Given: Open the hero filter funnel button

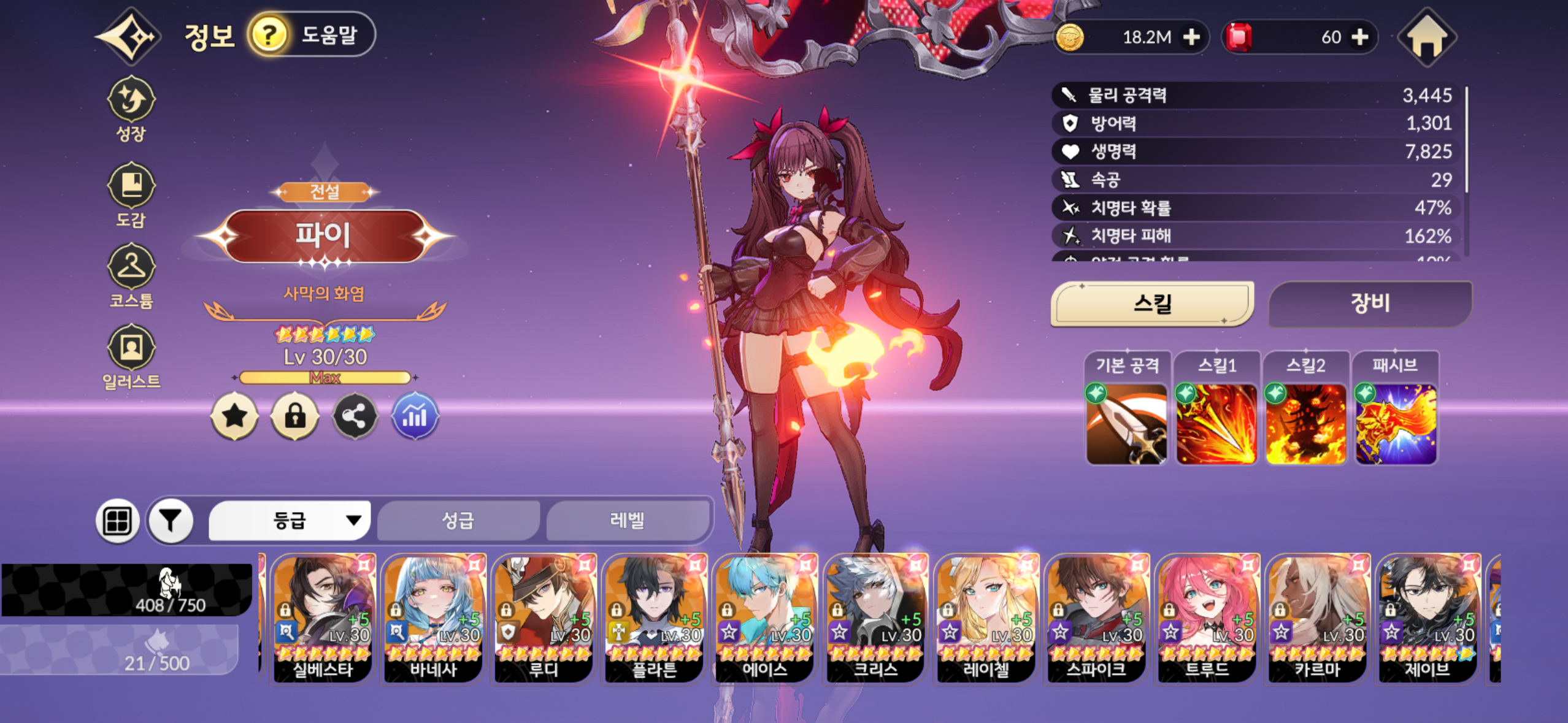Looking at the screenshot, I should point(171,521).
